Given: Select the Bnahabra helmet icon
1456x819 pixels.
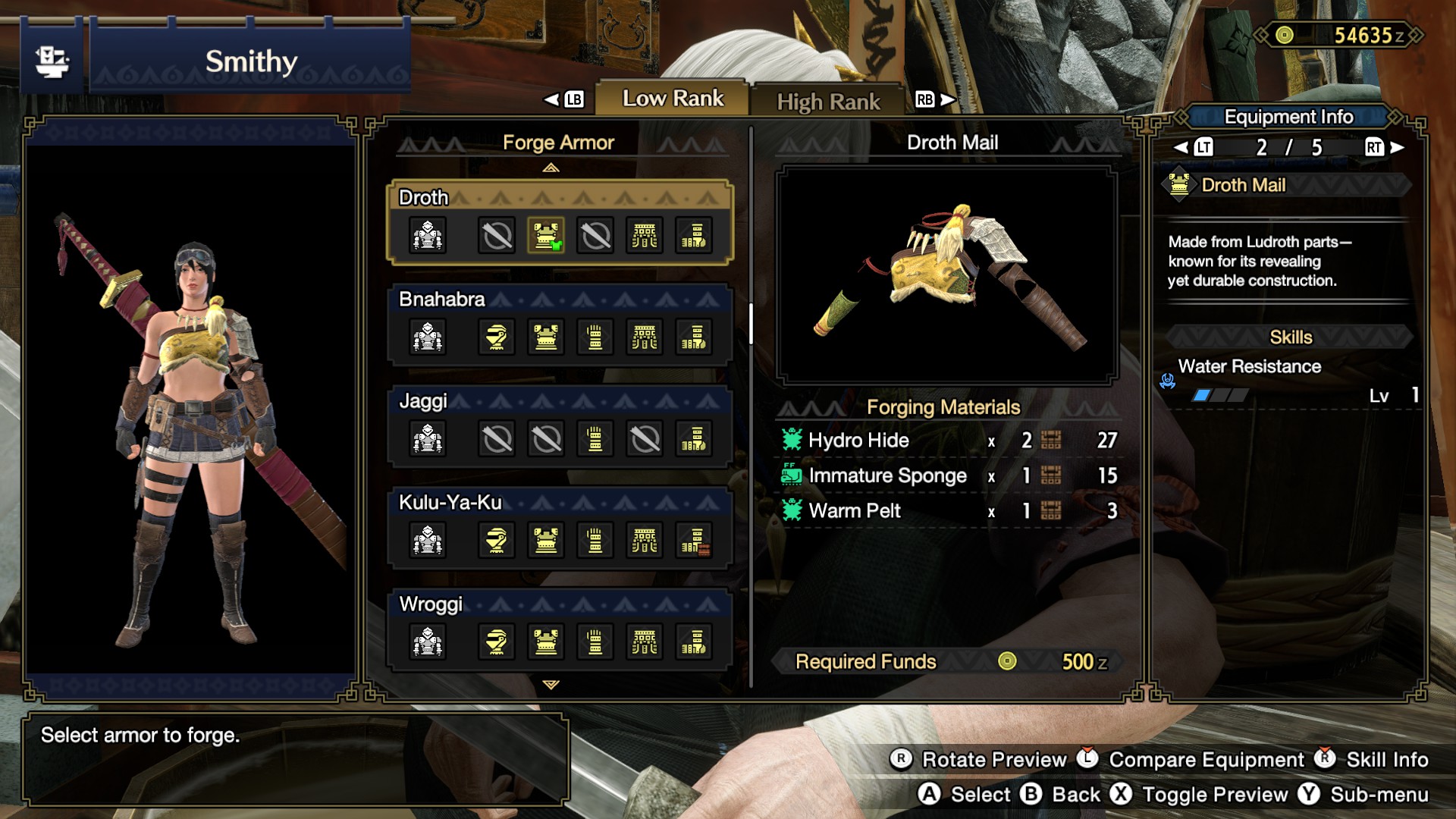Looking at the screenshot, I should click(497, 337).
